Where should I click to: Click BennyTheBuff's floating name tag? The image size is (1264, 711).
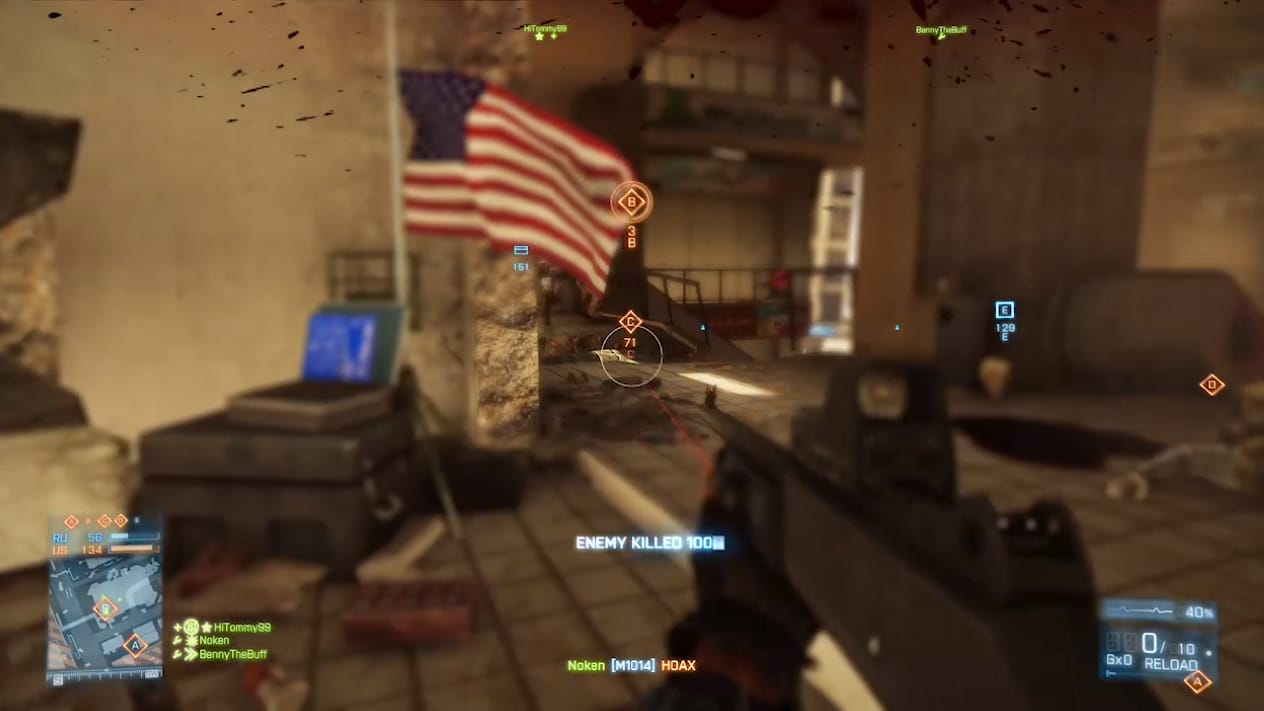click(941, 30)
